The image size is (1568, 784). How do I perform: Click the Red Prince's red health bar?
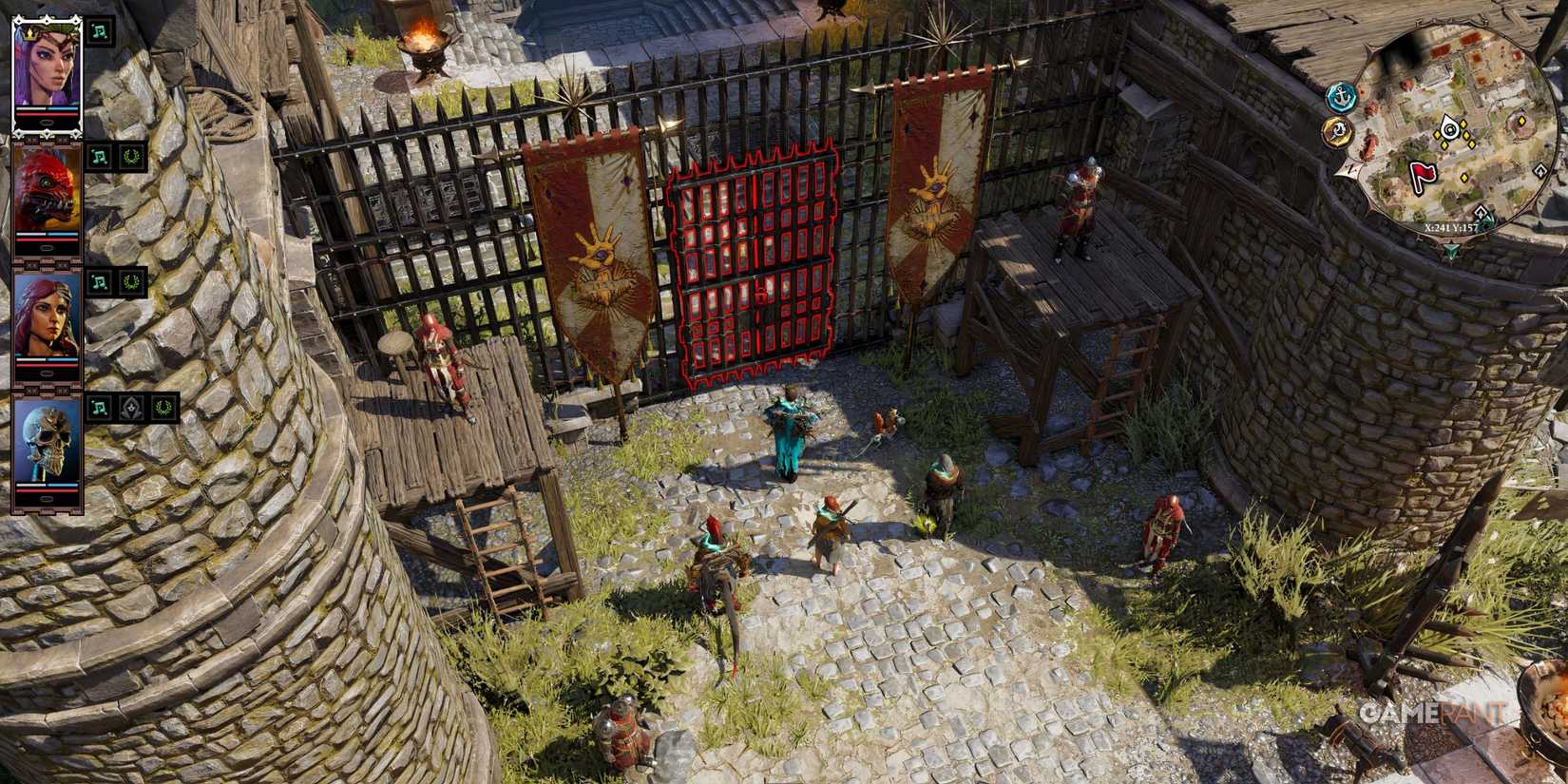pos(45,239)
